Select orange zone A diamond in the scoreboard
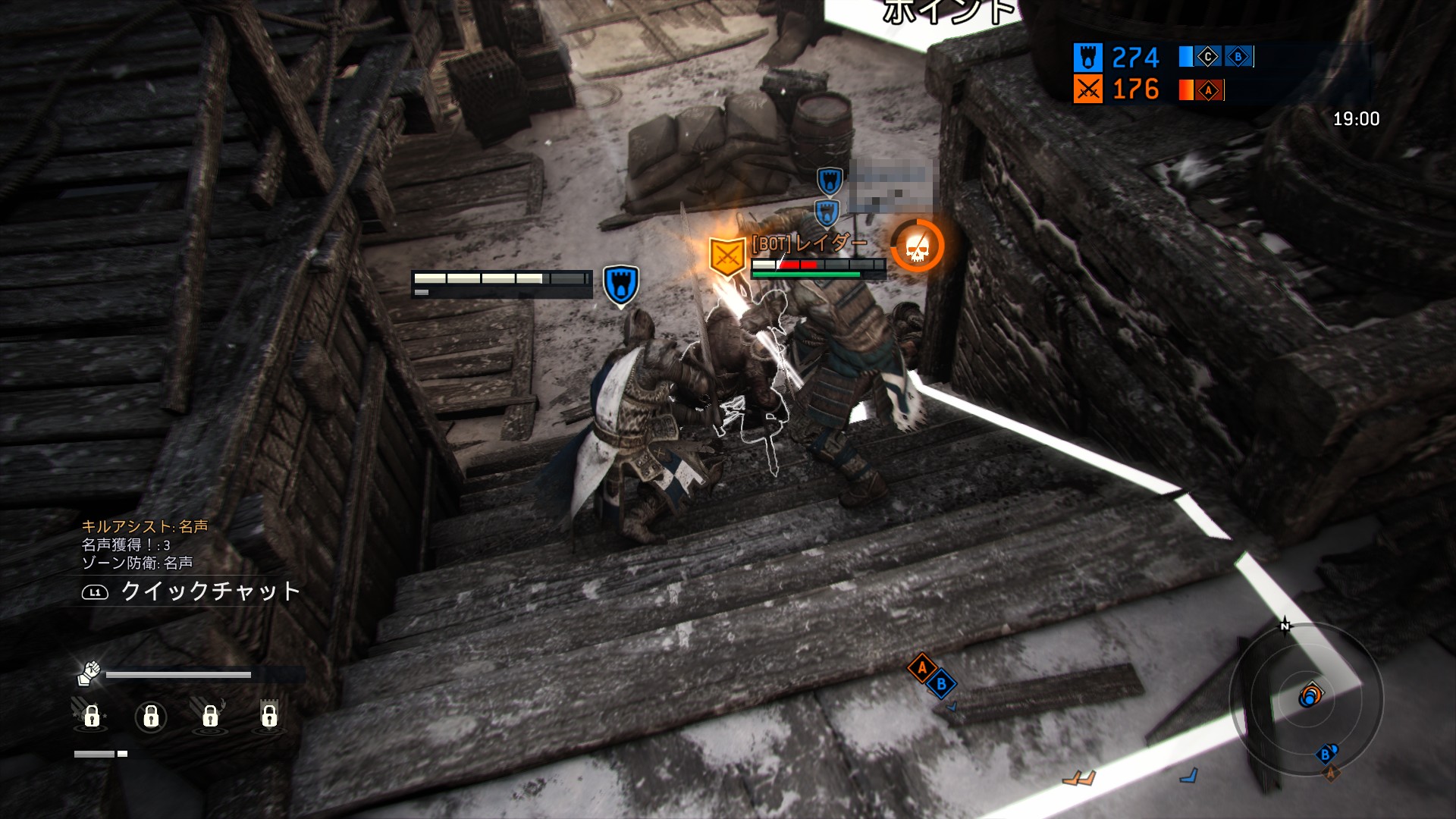Screen dimensions: 1456x819 click(1209, 91)
